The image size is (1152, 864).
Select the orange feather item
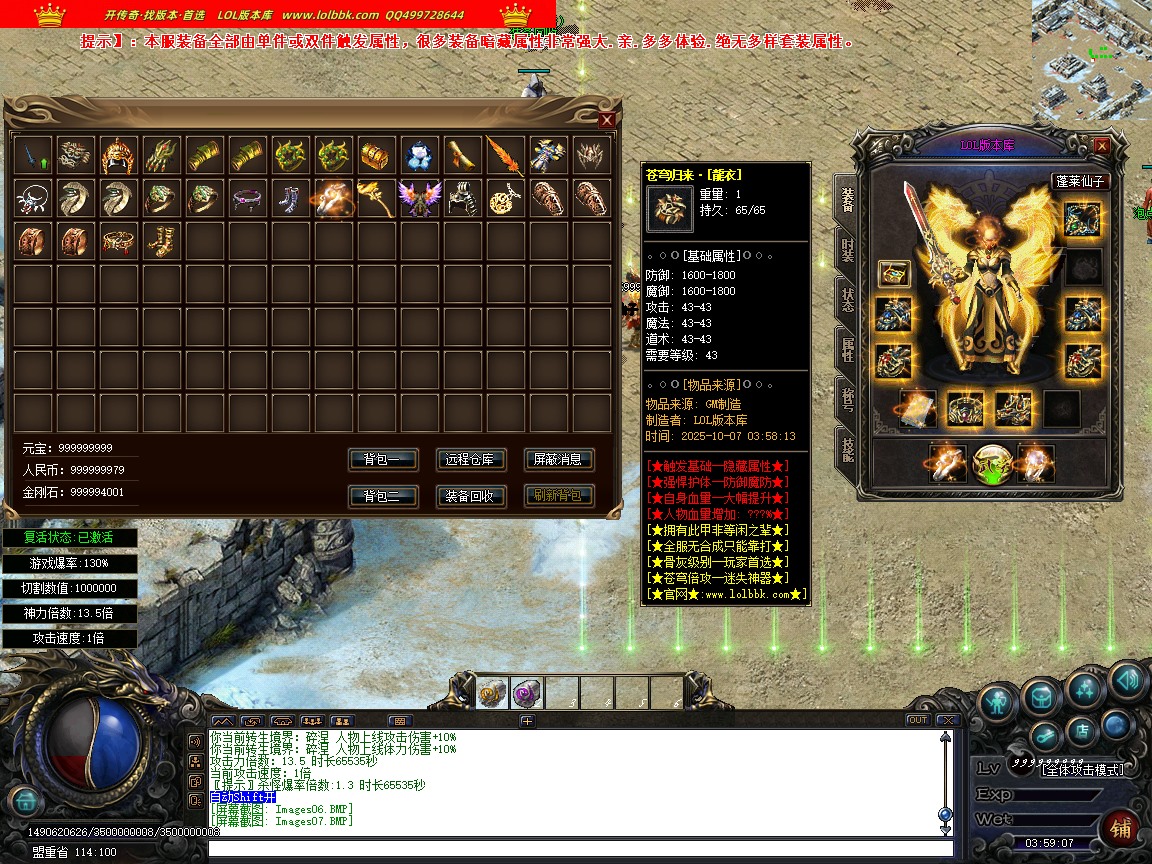(504, 156)
